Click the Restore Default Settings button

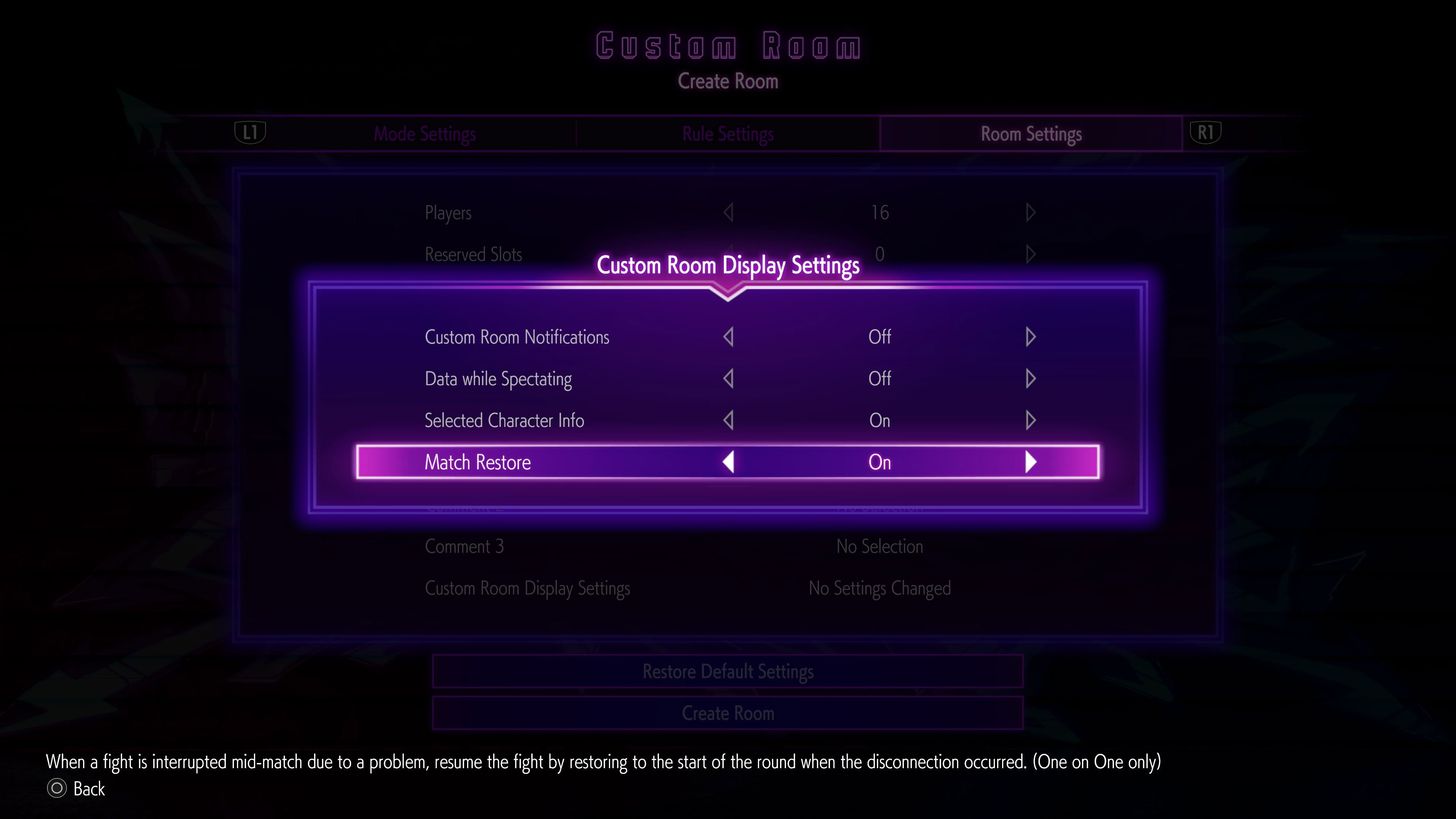[728, 672]
